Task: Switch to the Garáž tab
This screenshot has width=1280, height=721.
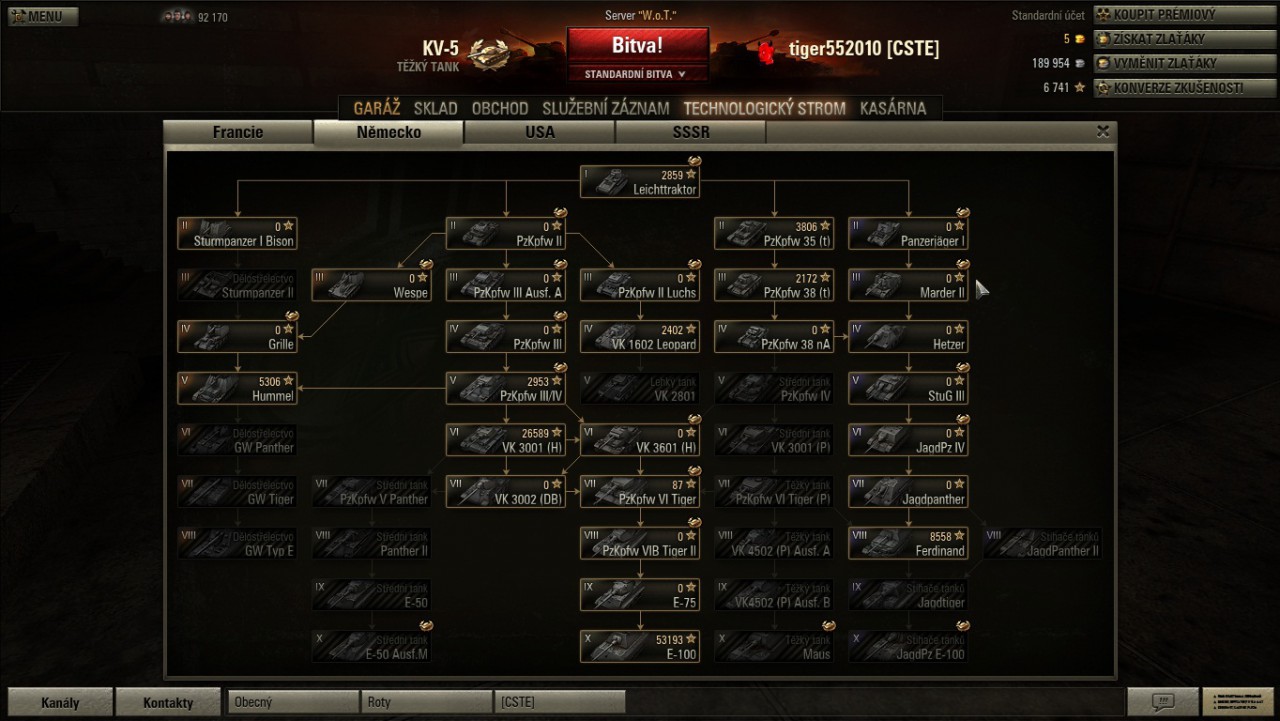Action: tap(376, 108)
